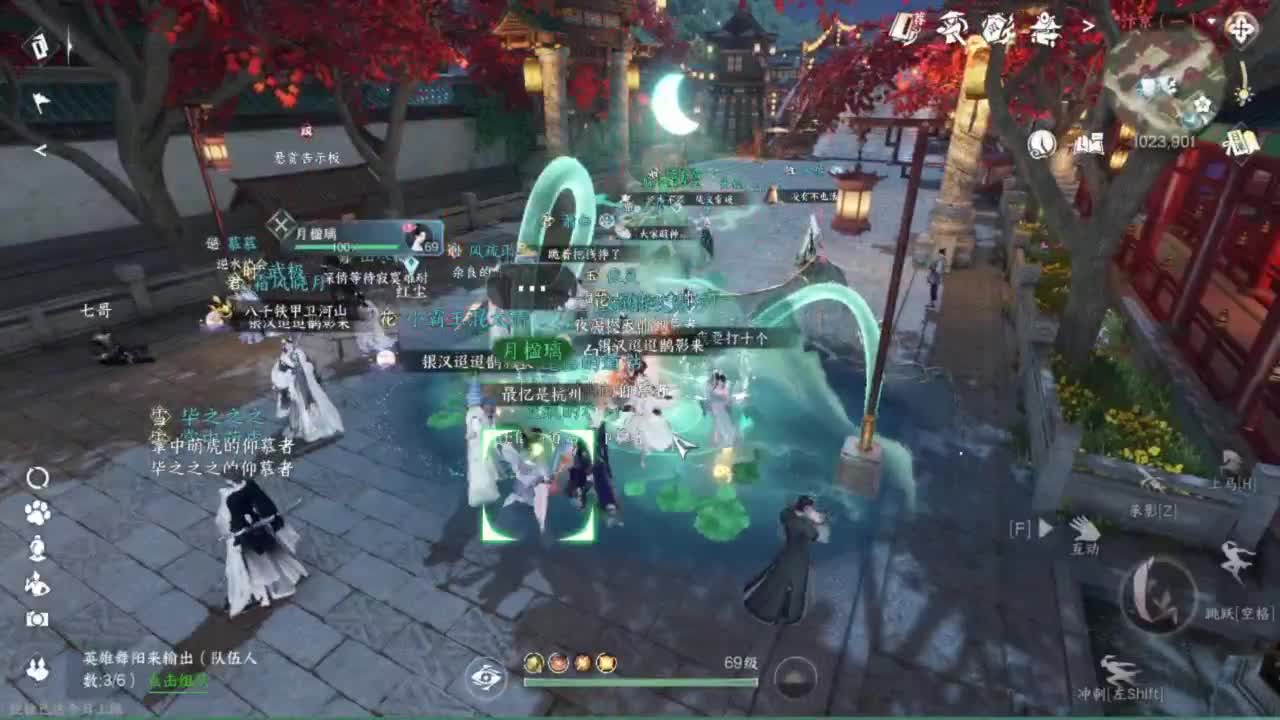Click the straw-hat character icon in the top bar
This screenshot has height=720, width=1280.
click(953, 28)
